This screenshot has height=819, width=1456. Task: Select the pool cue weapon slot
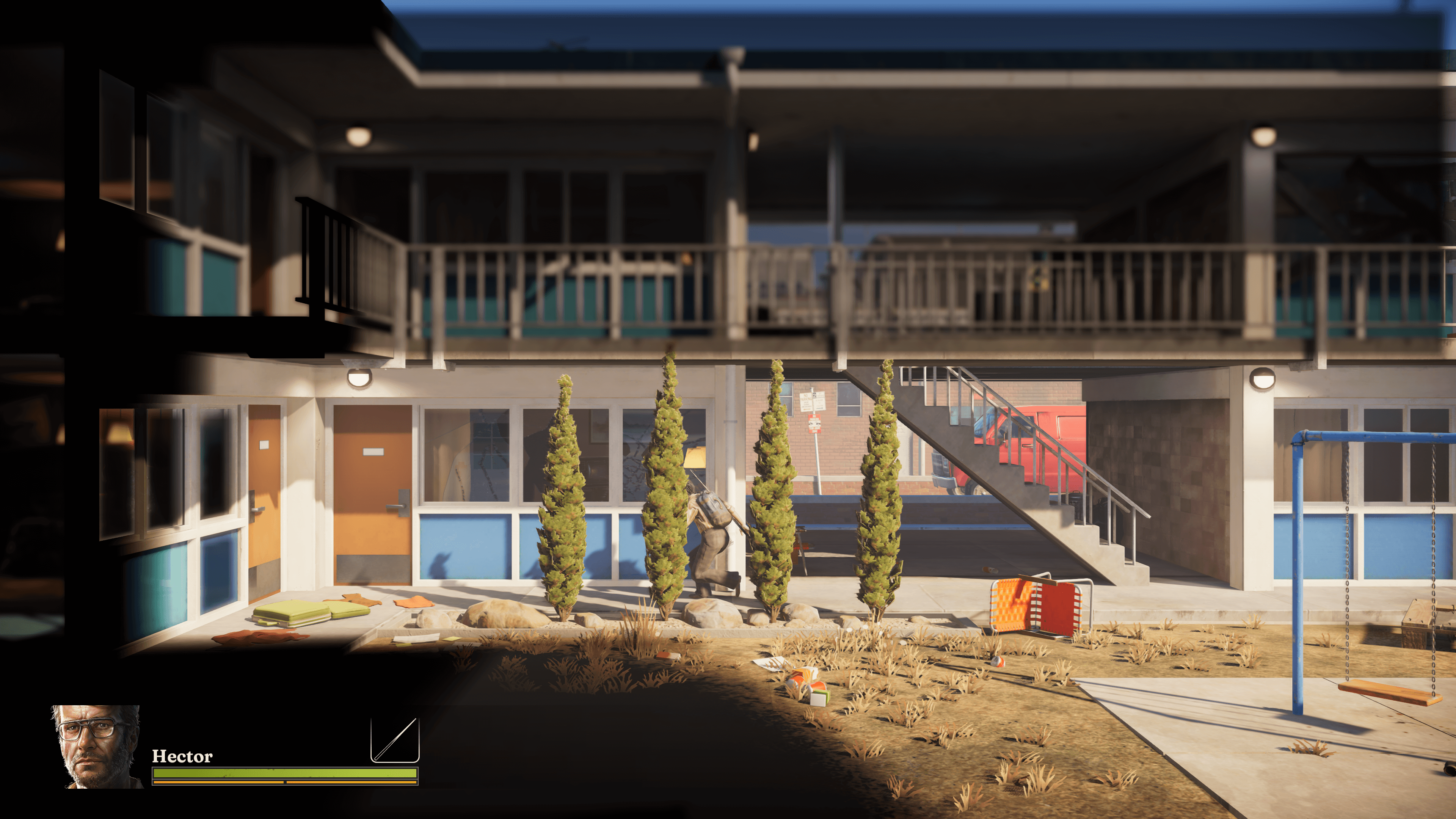(394, 740)
